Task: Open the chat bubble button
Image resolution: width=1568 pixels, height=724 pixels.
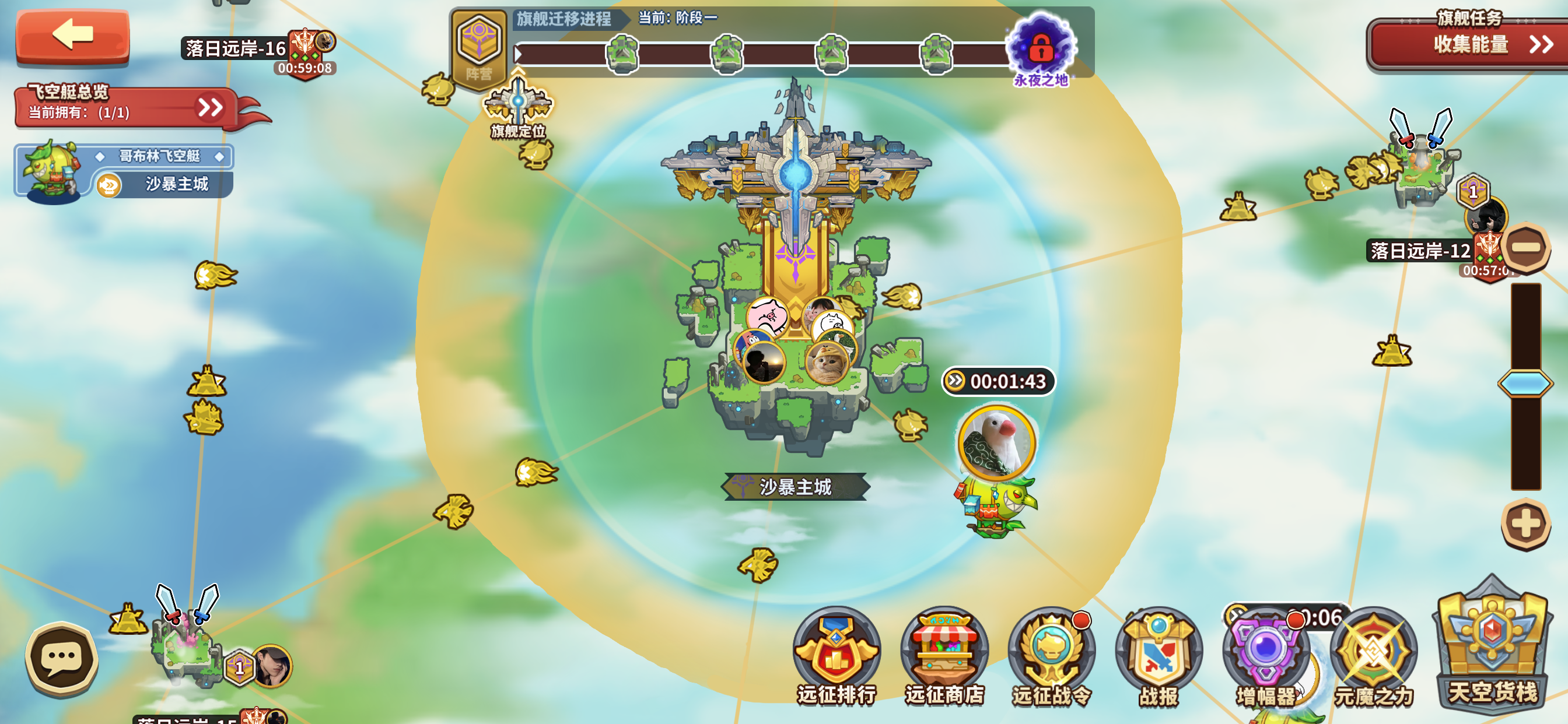Action: coord(61,658)
